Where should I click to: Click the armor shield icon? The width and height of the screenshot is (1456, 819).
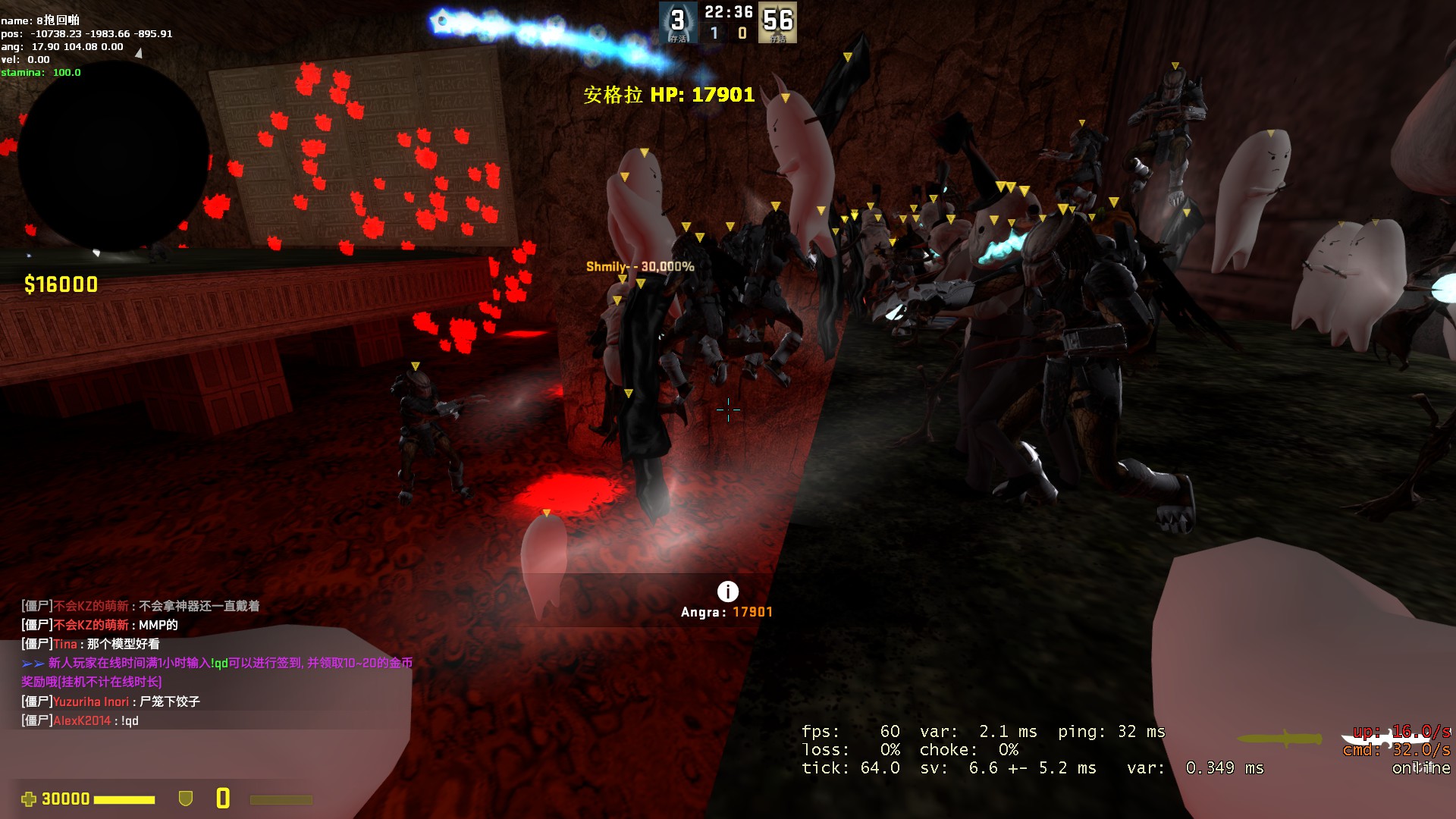[x=185, y=799]
